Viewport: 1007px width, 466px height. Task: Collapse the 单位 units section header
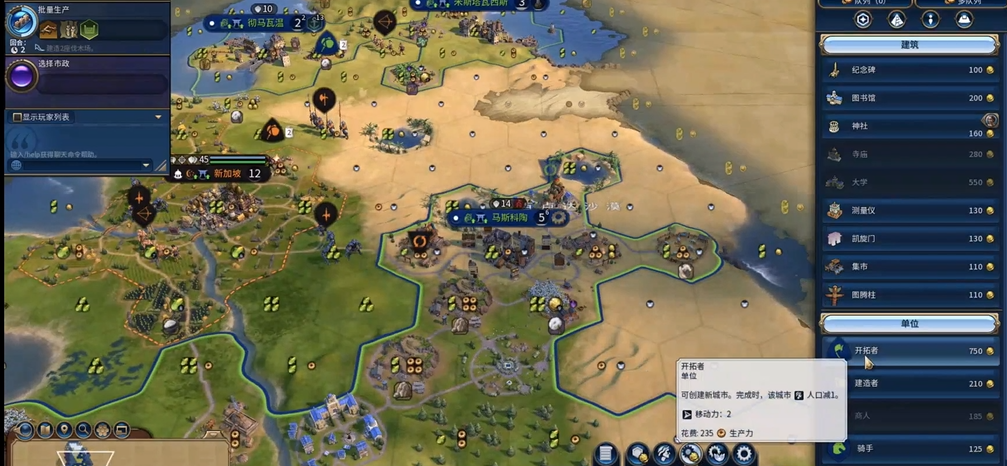pyautogui.click(x=908, y=323)
